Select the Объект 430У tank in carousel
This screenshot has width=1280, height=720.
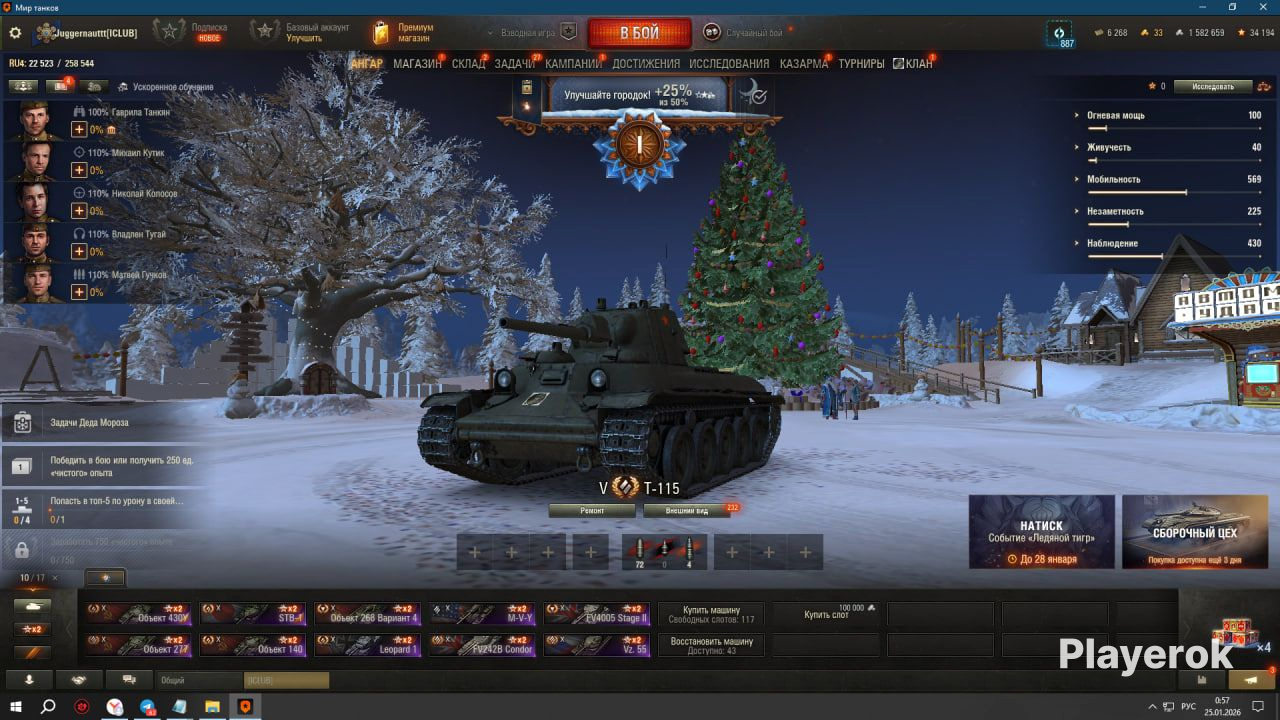coord(138,613)
